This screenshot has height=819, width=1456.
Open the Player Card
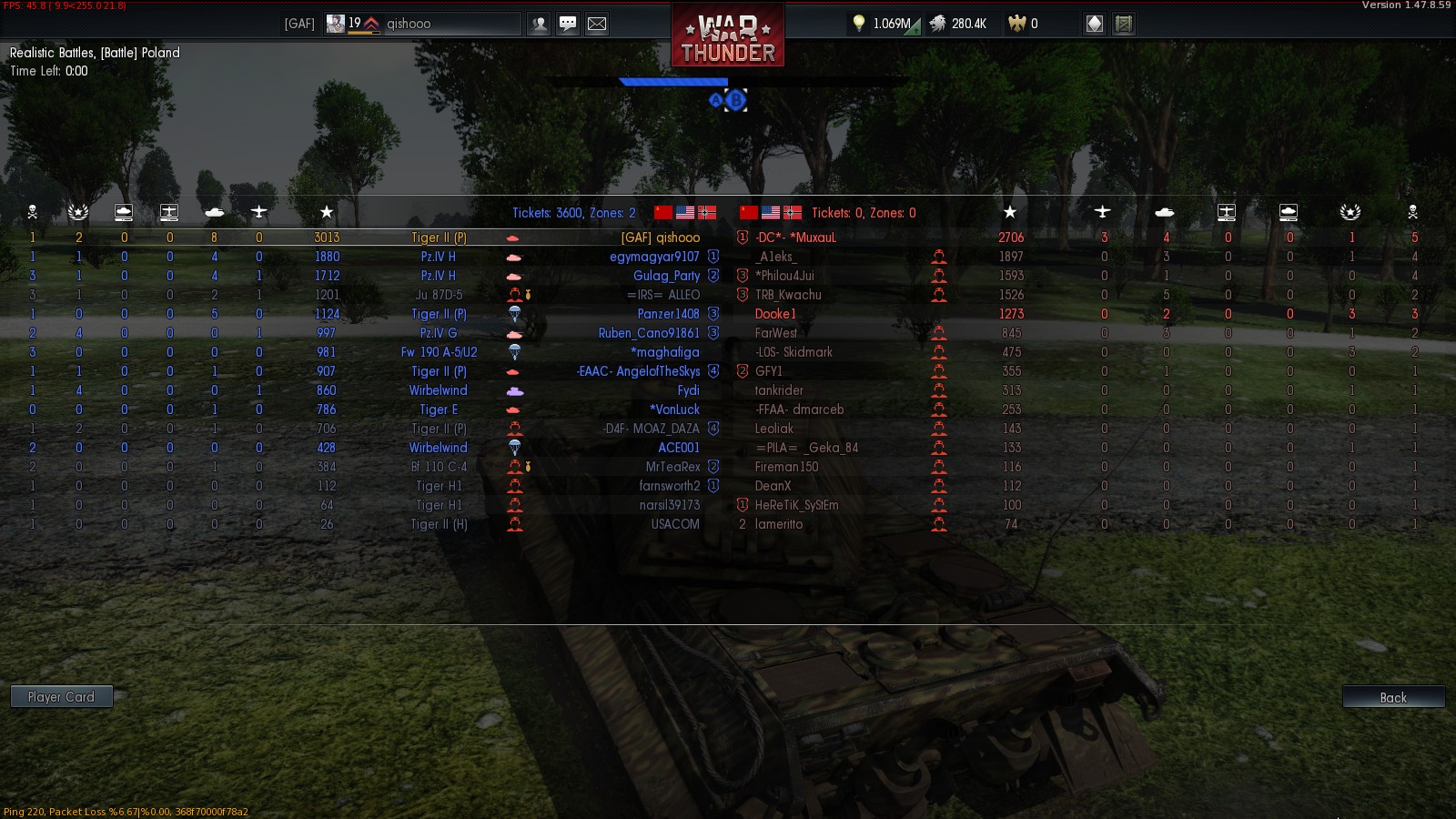[61, 697]
